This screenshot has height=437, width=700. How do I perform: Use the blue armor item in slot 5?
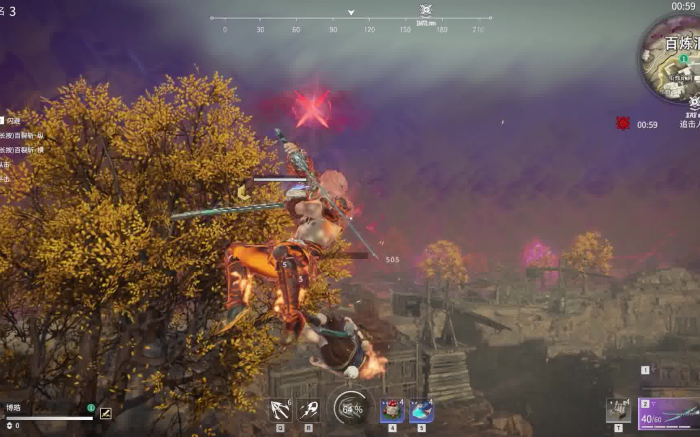(x=421, y=409)
